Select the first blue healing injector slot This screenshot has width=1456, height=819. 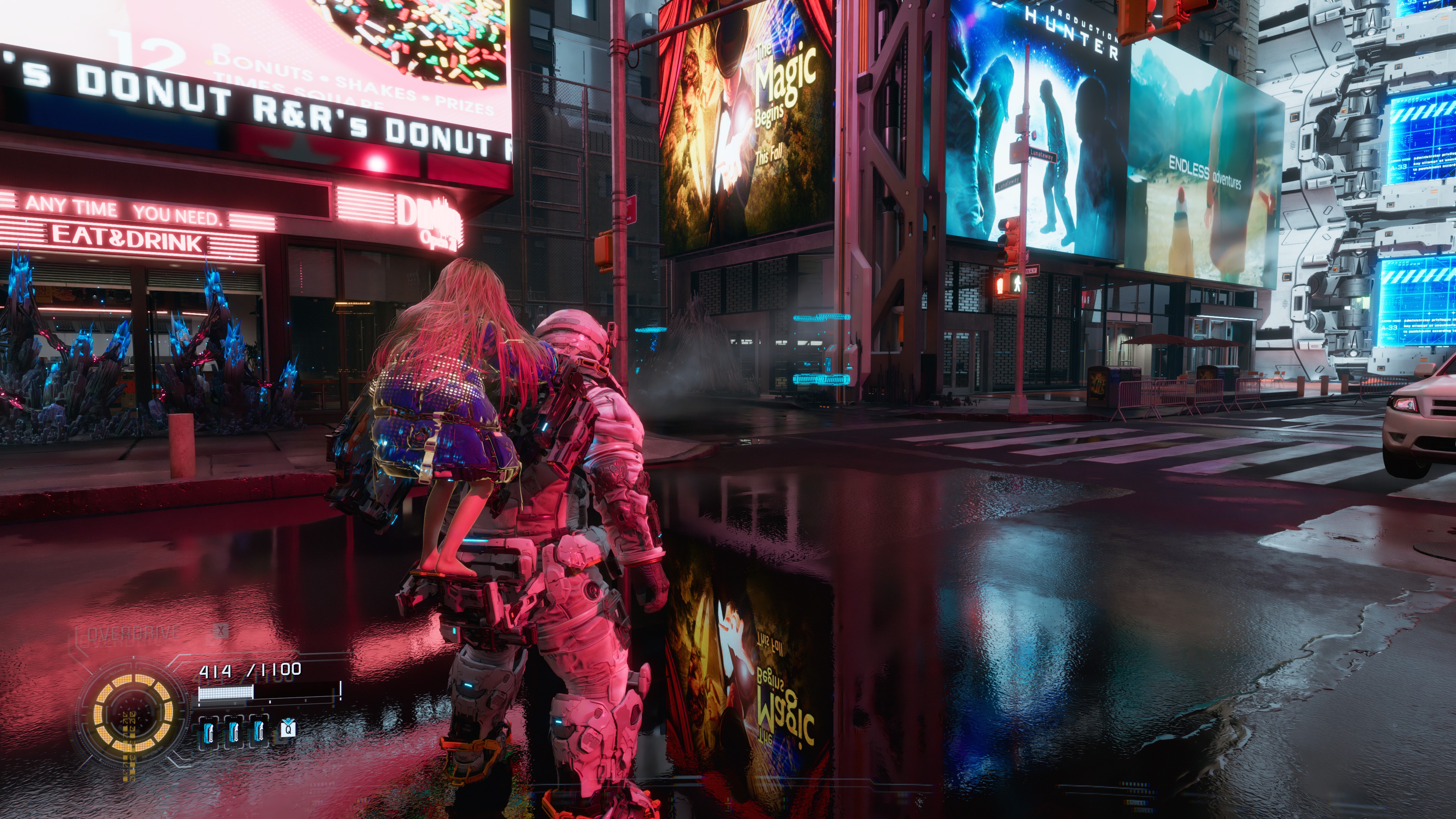pyautogui.click(x=209, y=733)
